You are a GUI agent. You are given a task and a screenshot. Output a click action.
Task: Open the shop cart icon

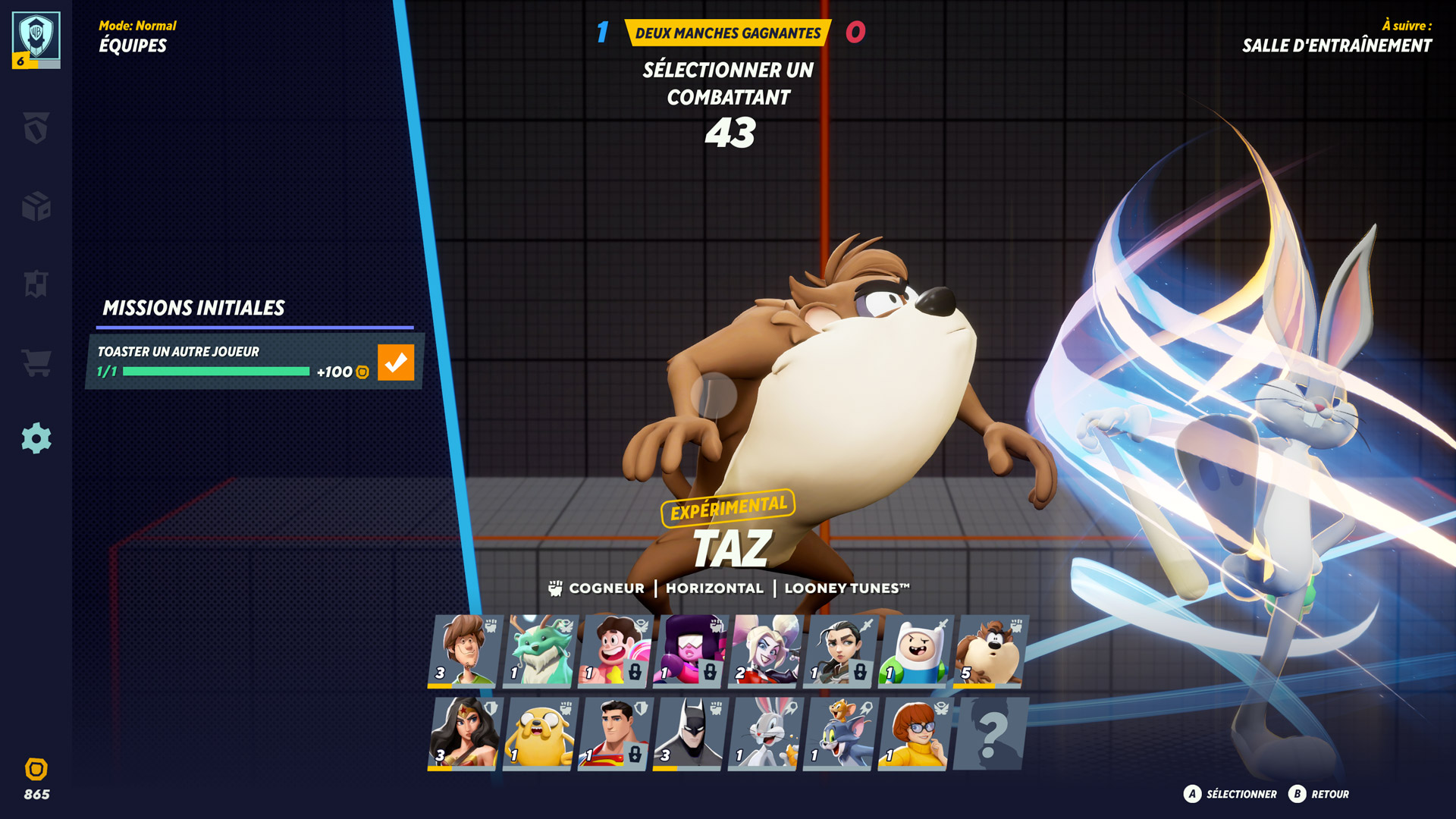pyautogui.click(x=36, y=362)
